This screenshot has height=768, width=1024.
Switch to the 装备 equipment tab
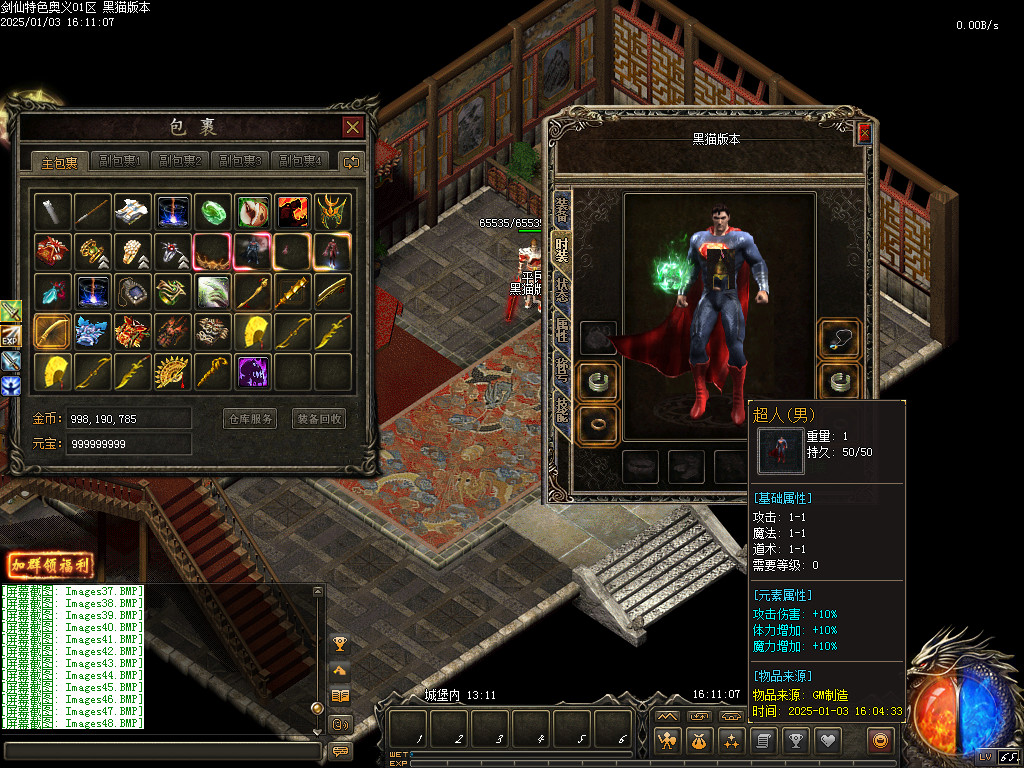coord(562,210)
